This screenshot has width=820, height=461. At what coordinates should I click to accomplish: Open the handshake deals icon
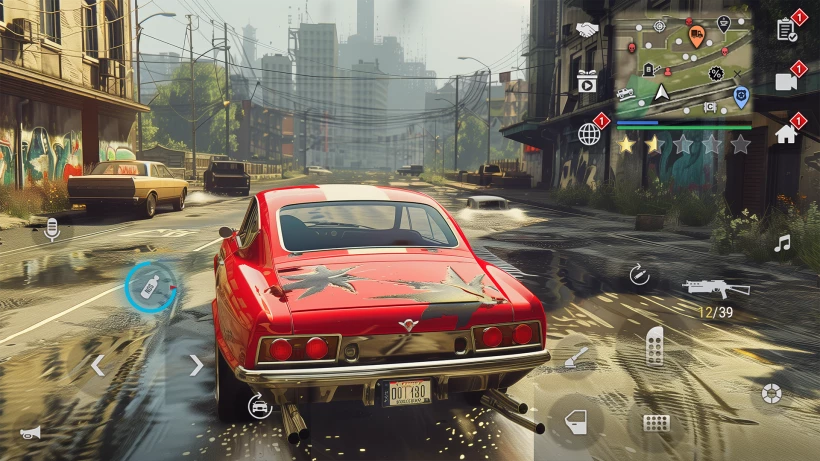[x=587, y=31]
